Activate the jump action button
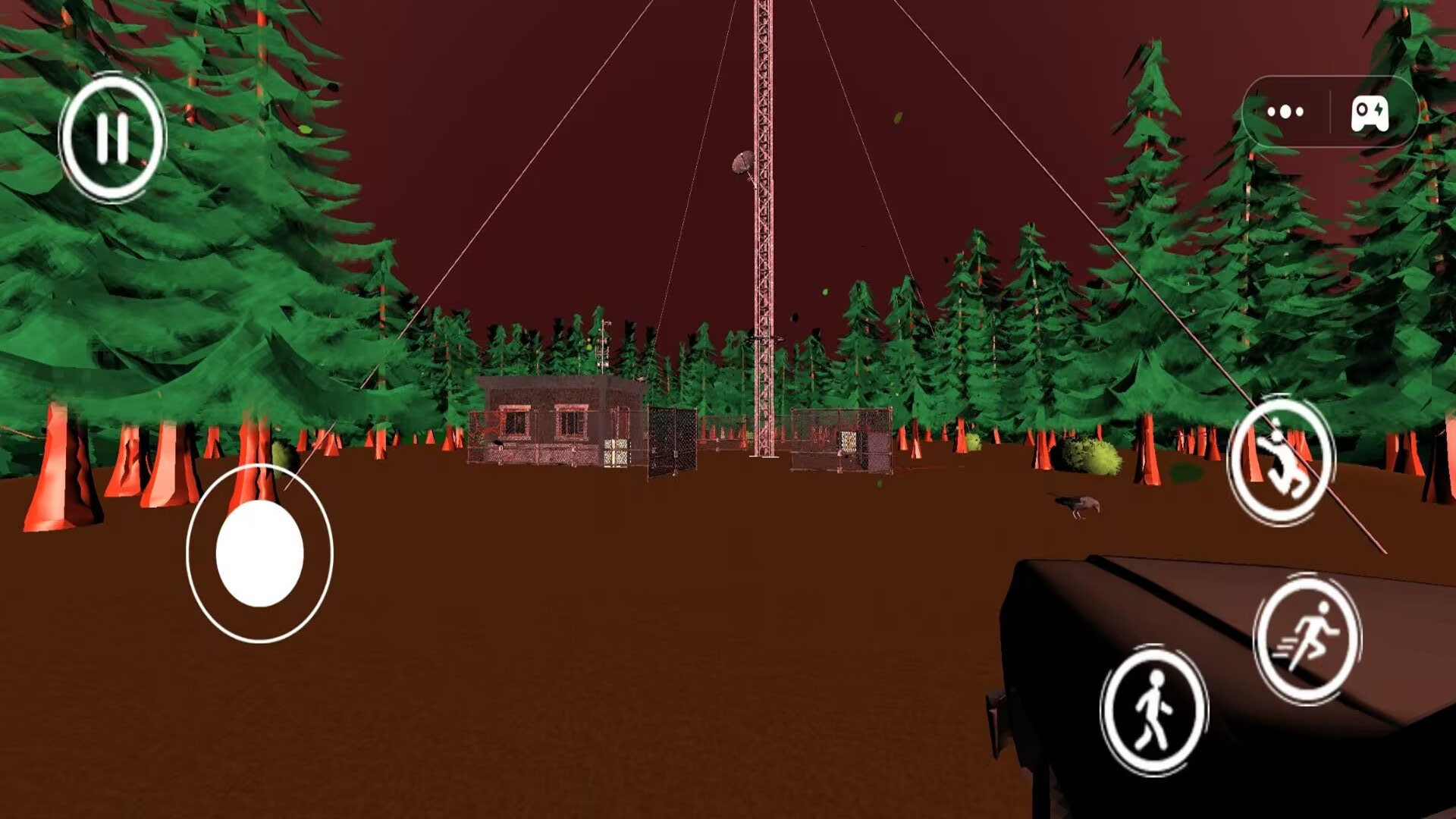 coord(1281,461)
